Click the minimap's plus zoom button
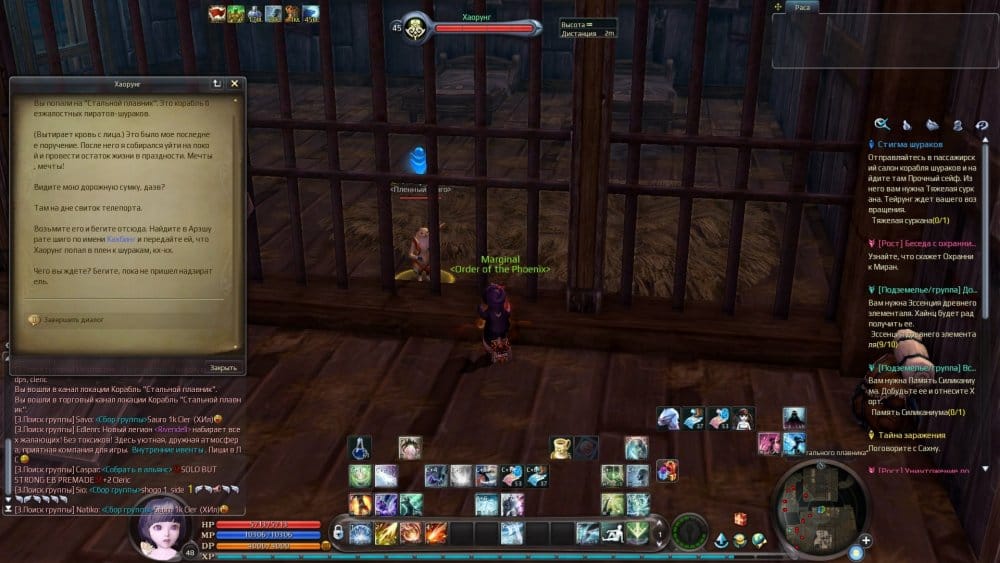 [866, 540]
